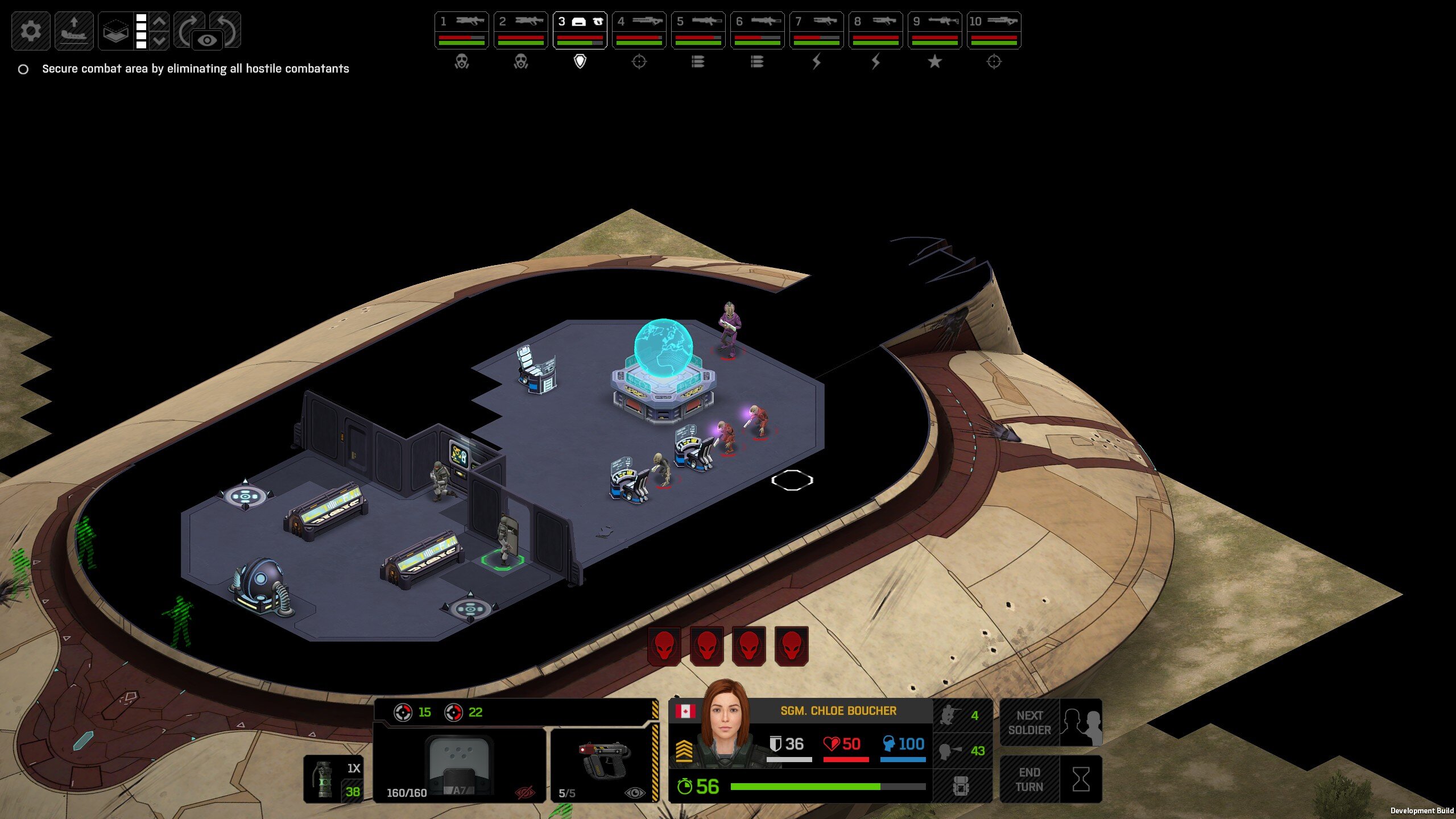The image size is (1456, 819).
Task: End the current turn
Action: (1050, 779)
